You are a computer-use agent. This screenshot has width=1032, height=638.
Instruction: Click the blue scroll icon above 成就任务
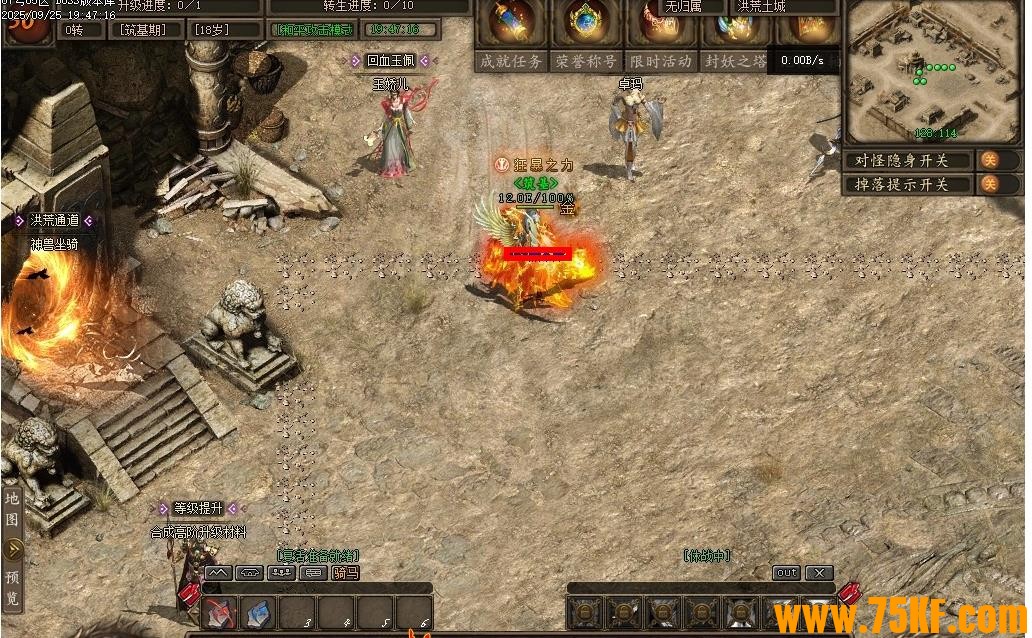click(x=510, y=22)
